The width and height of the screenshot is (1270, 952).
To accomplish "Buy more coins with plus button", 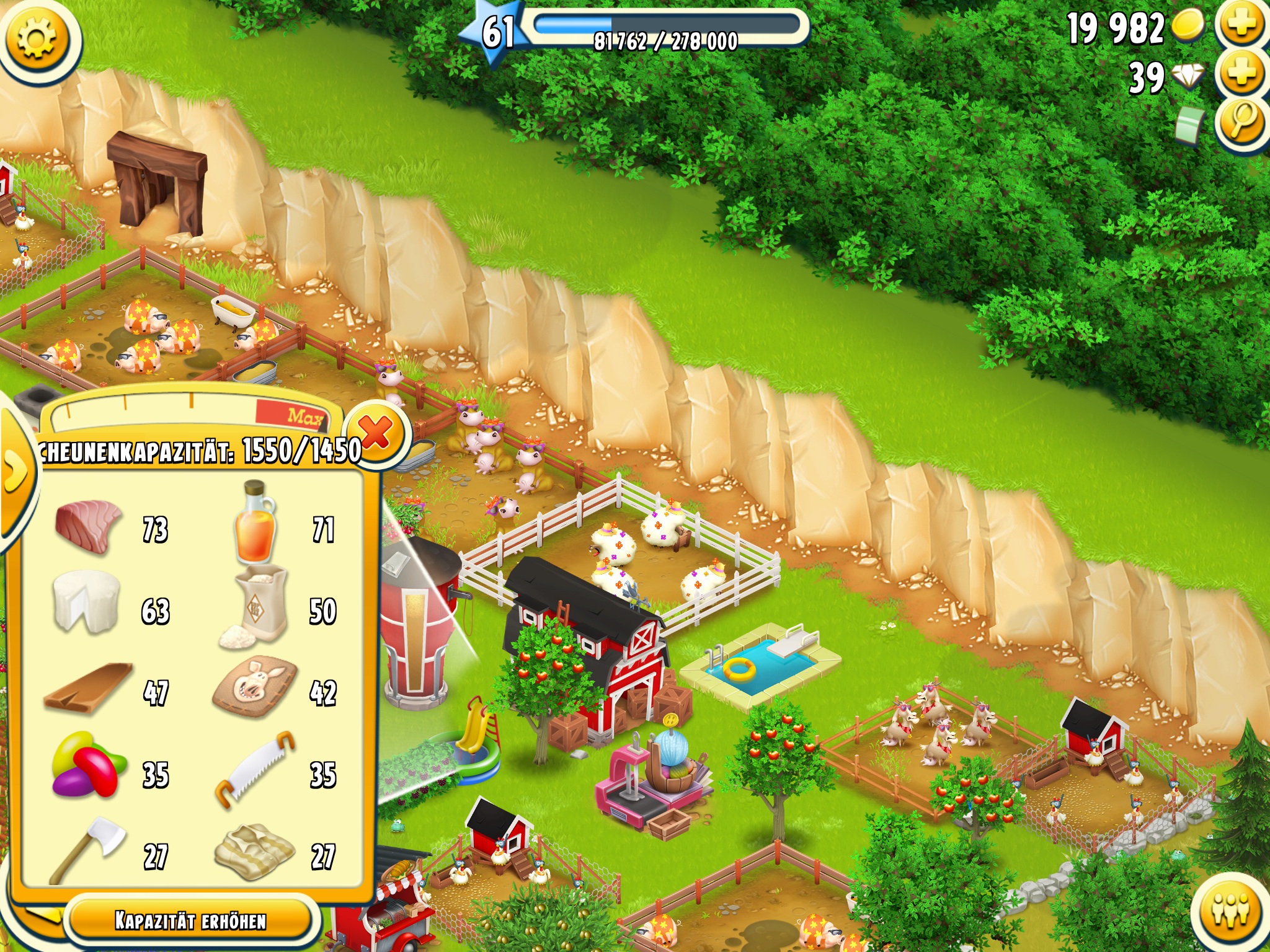I will [1241, 26].
